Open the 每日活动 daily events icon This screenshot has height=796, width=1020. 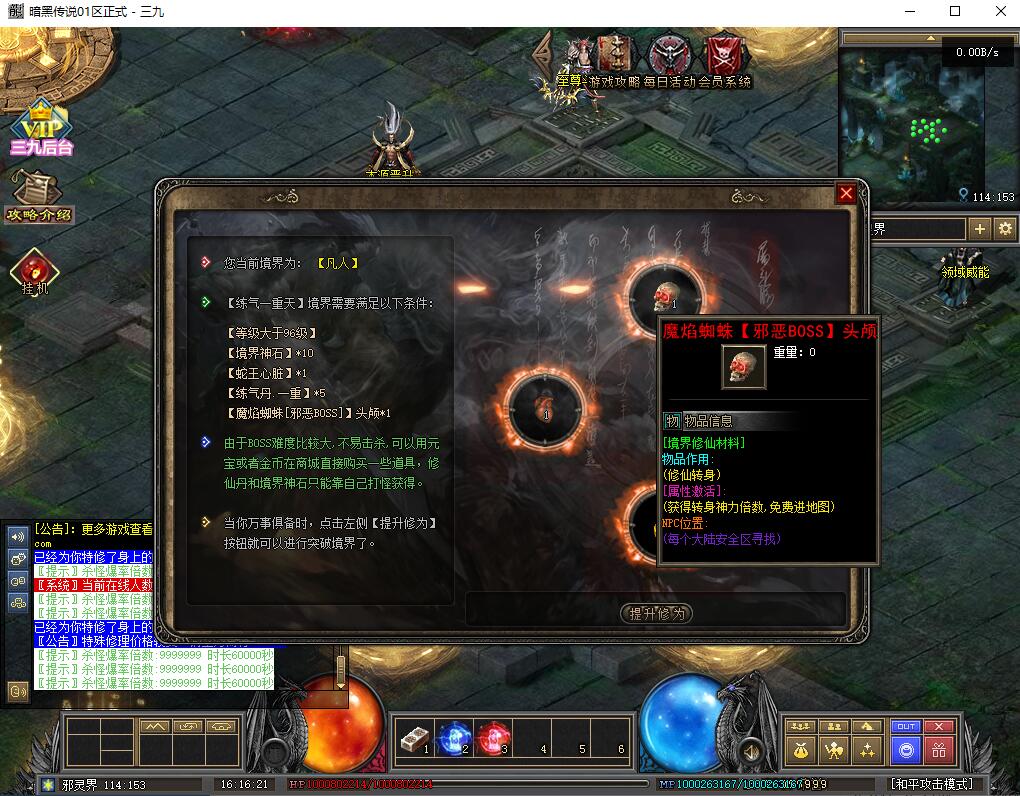667,56
